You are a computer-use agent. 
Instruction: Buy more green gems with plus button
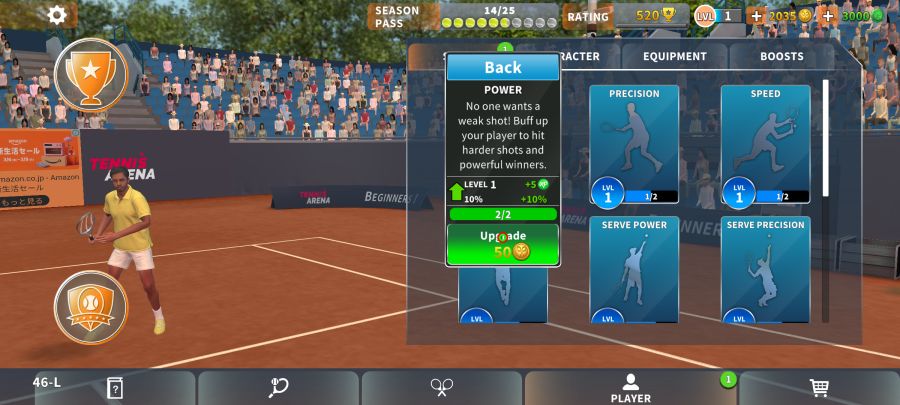click(828, 16)
